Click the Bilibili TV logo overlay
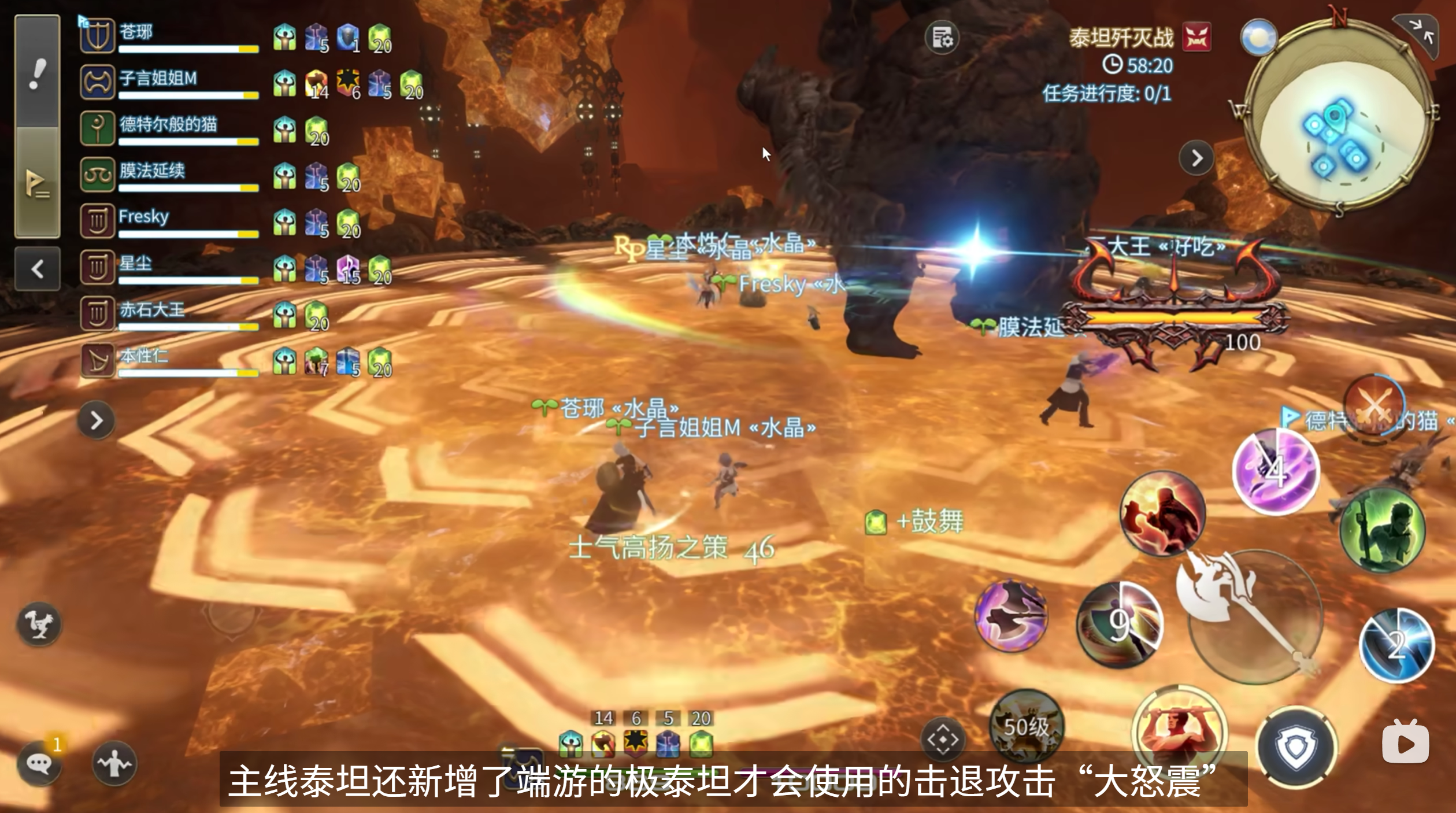 click(1405, 742)
